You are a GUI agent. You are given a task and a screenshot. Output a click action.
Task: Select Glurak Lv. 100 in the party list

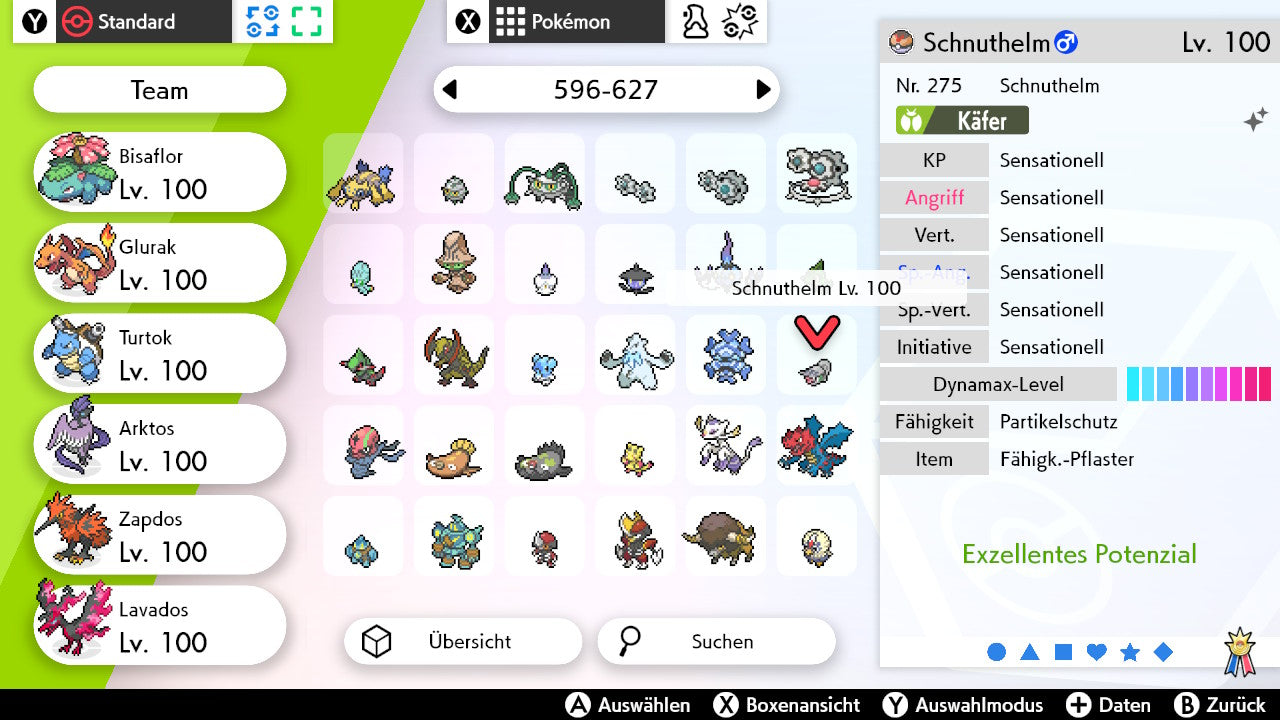click(x=160, y=262)
